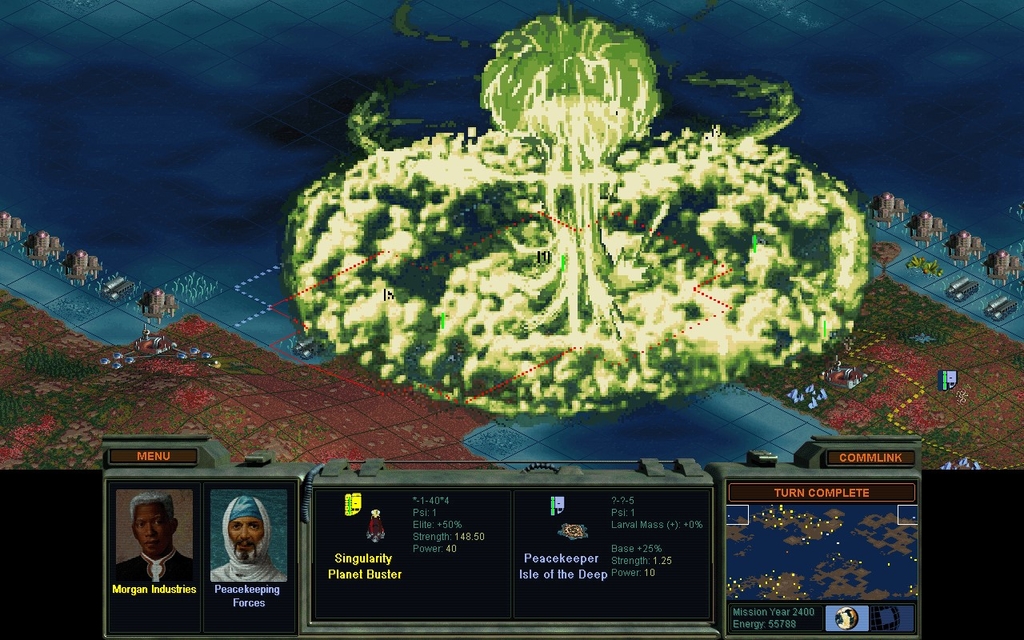Select the Peacekeeping Forces leader portrait
This screenshot has height=640, width=1024.
[x=248, y=537]
